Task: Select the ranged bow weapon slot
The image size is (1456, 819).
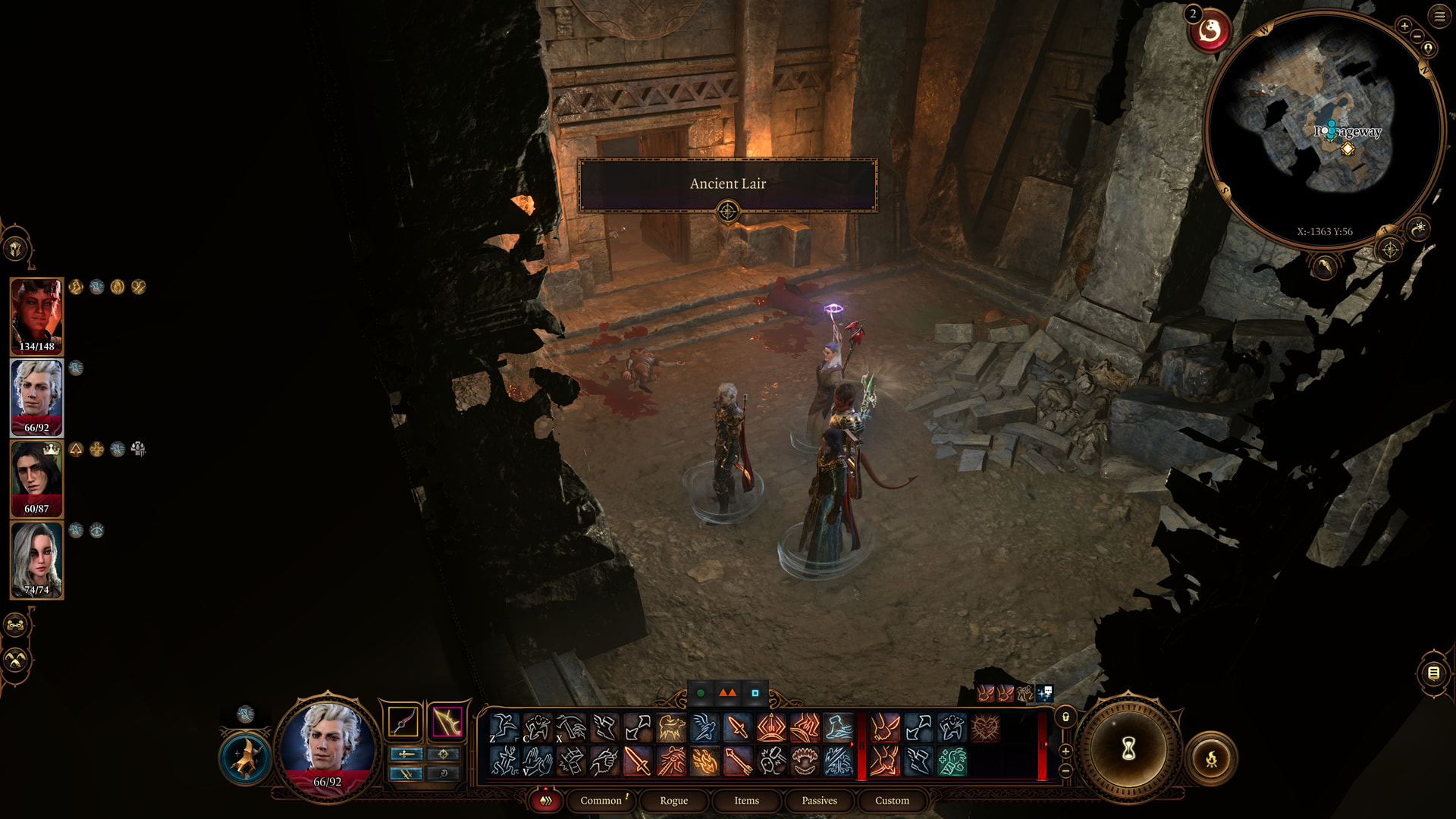Action: (447, 721)
